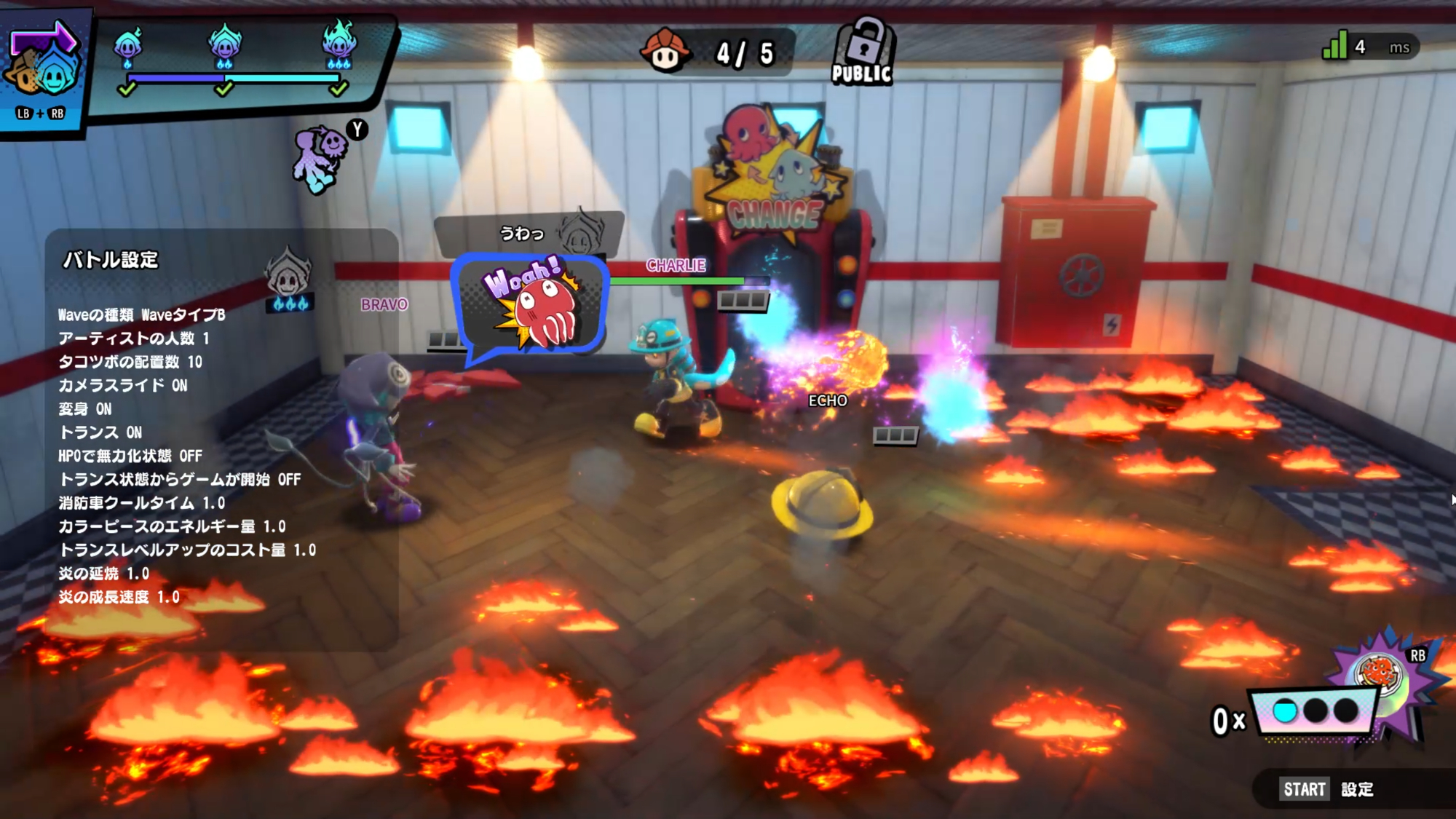Viewport: 1456px width, 819px height.
Task: Choose the 炎の成長速度 setting row
Action: (x=119, y=597)
